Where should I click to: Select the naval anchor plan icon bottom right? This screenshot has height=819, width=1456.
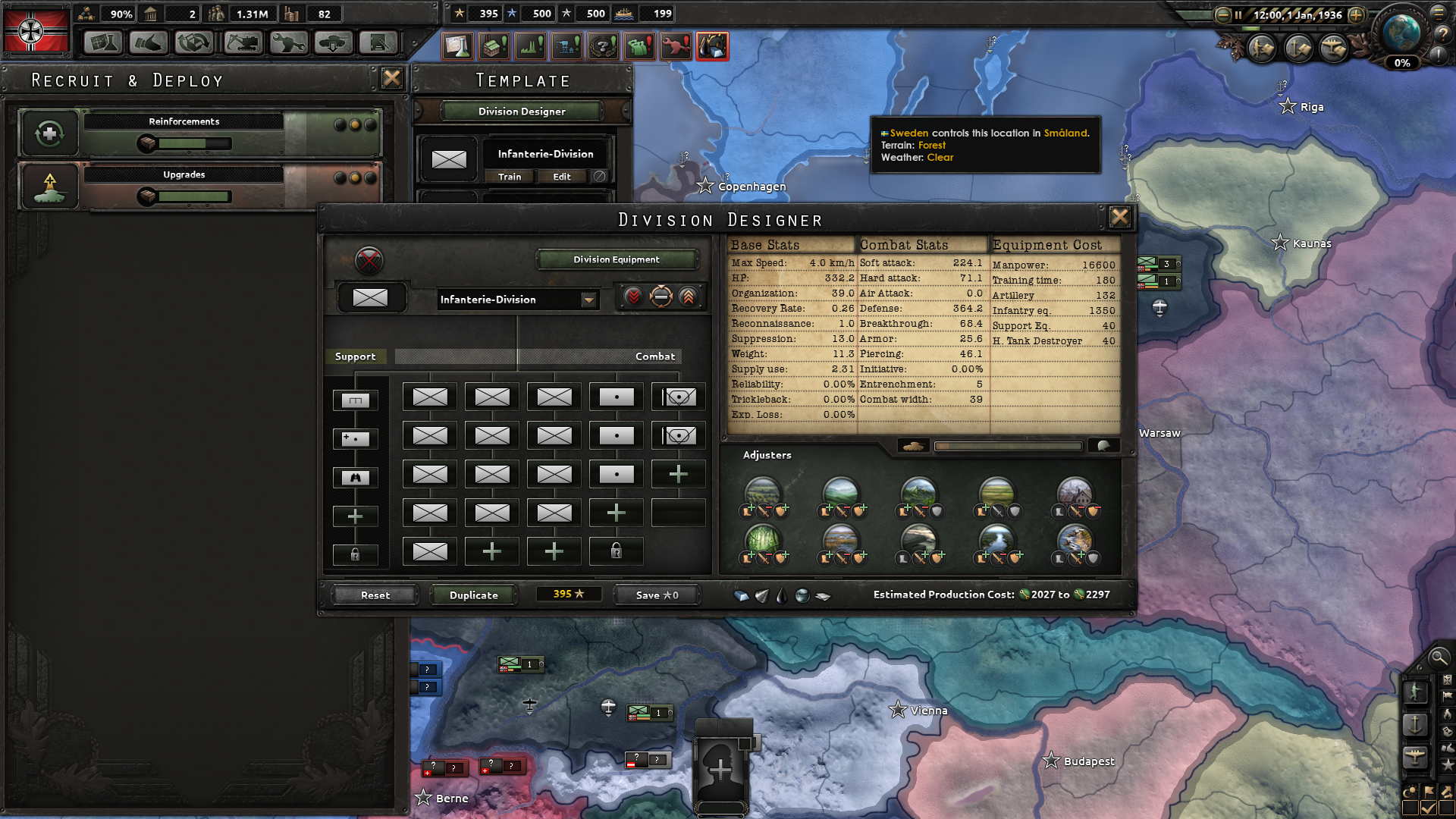pyautogui.click(x=1417, y=723)
